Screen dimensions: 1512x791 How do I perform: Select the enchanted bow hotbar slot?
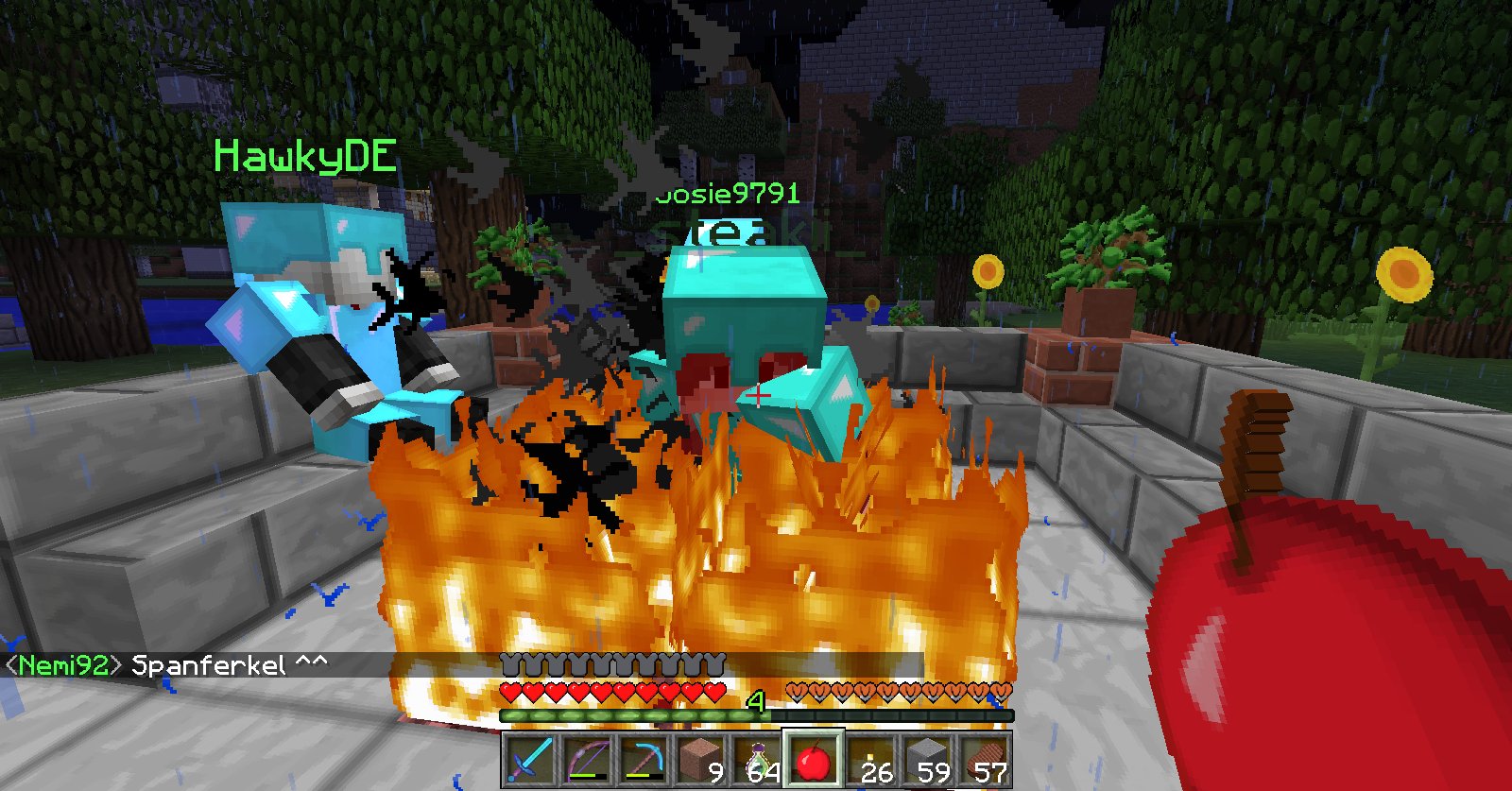[586, 759]
